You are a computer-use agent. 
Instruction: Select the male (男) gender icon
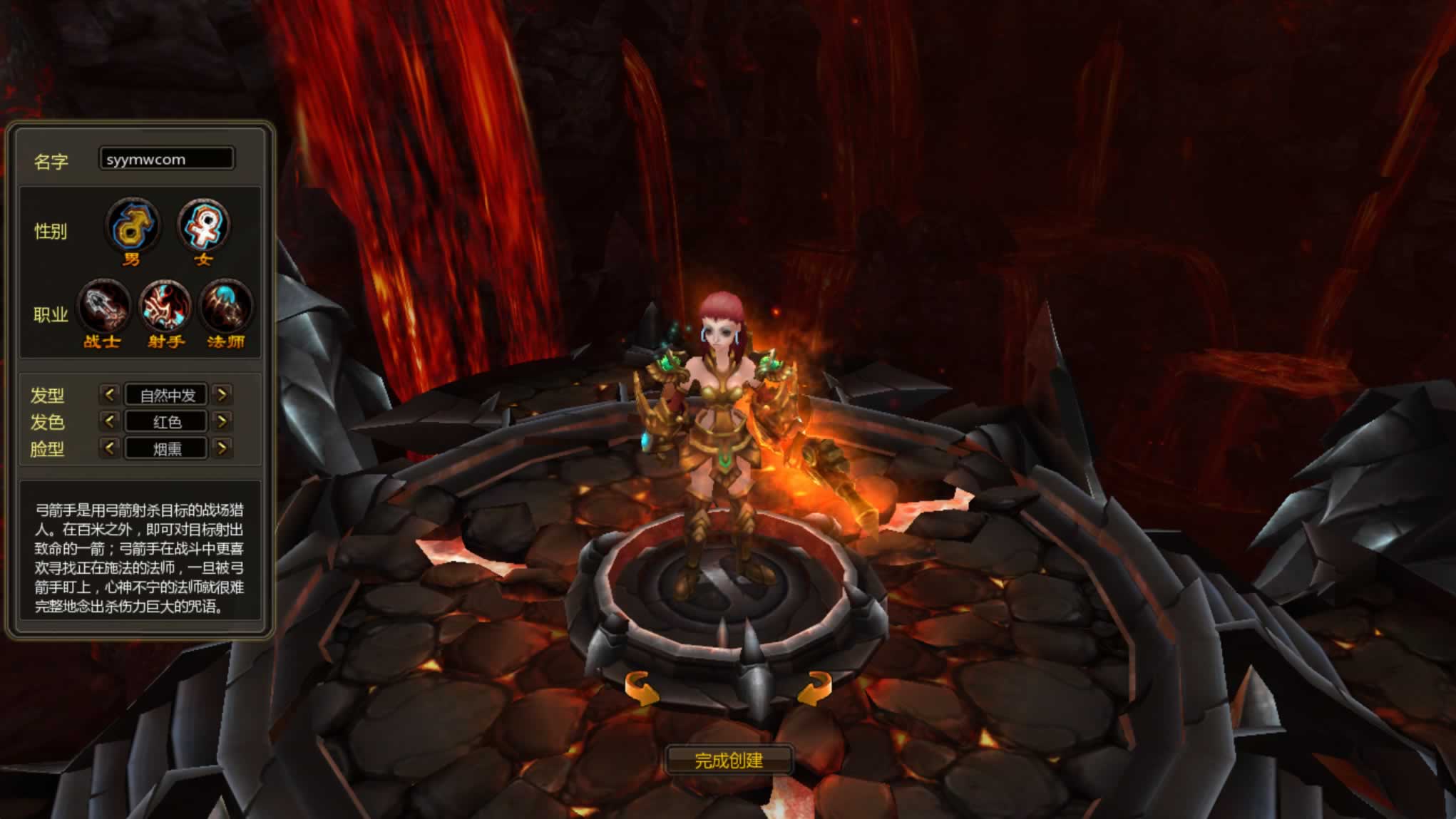[133, 225]
